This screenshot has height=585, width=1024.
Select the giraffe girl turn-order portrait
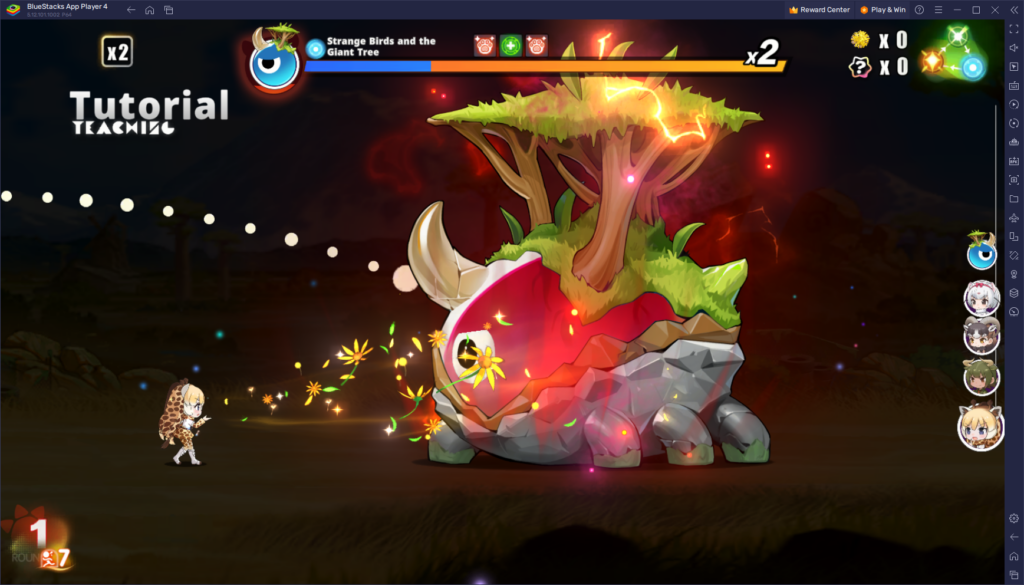980,427
